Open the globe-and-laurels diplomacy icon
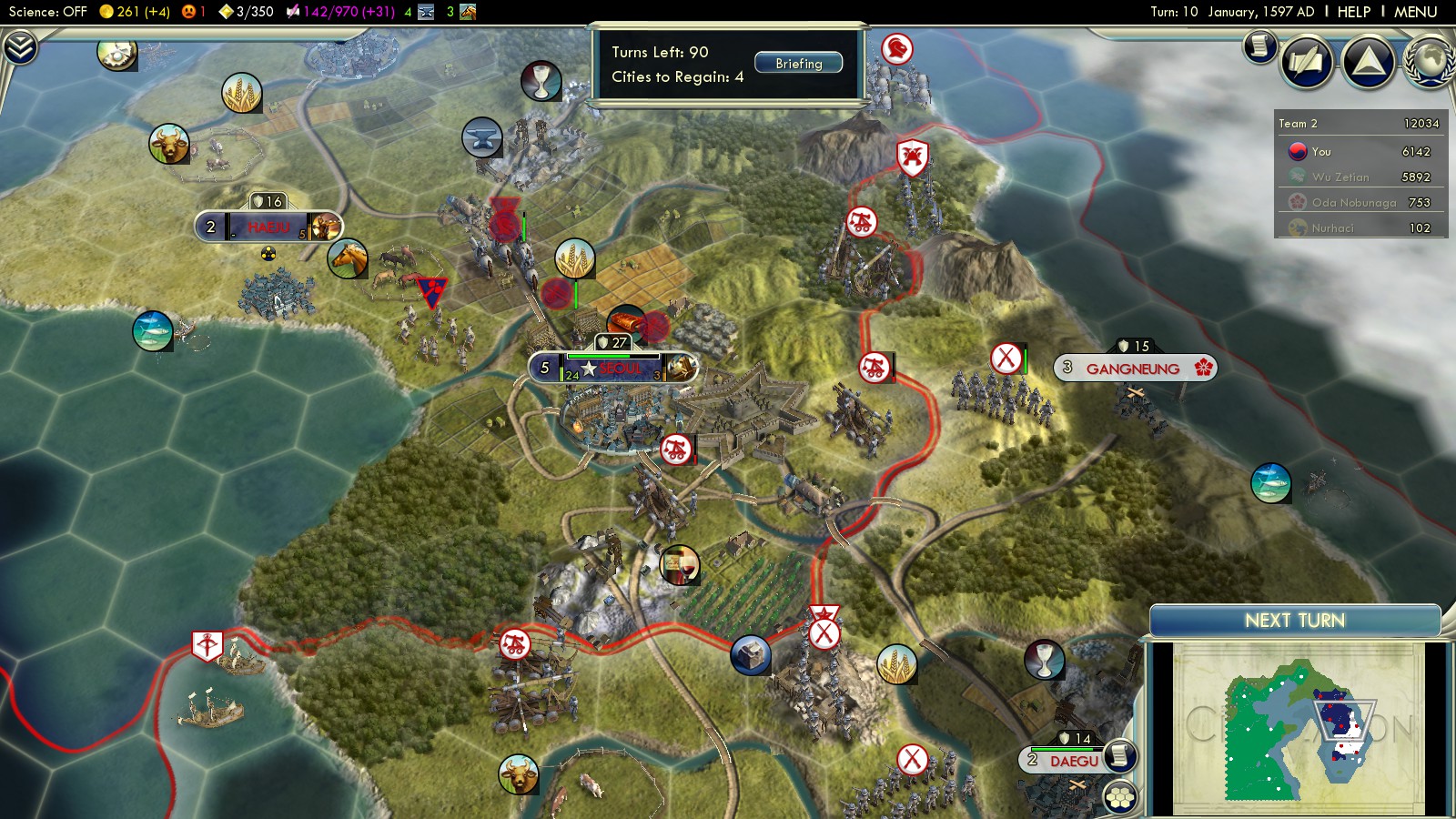1456x819 pixels. coord(1431,62)
